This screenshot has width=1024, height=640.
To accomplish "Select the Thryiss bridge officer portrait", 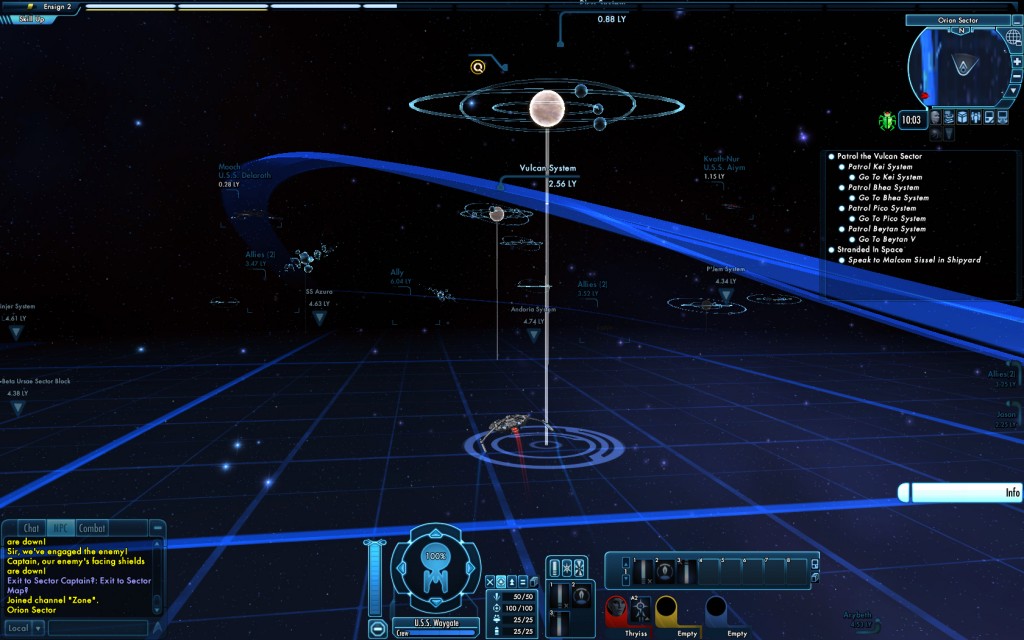I will 617,610.
